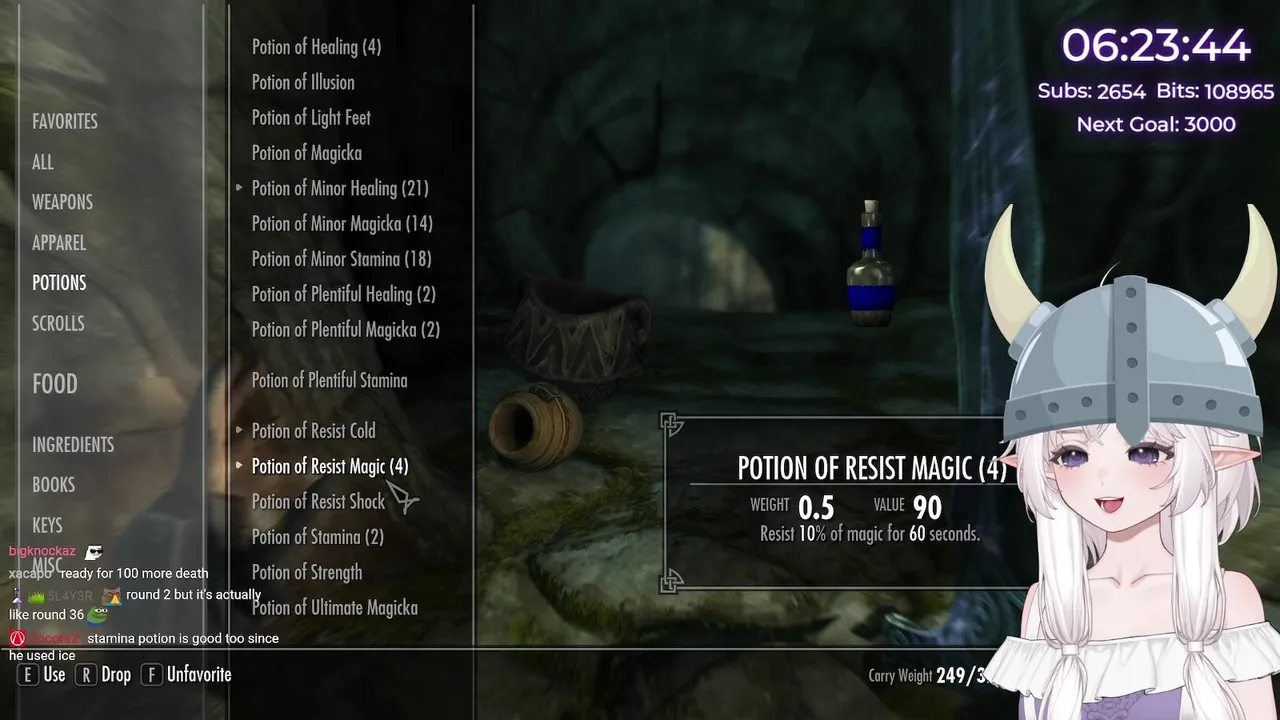
Task: Open the Apparel category
Action: click(x=59, y=243)
